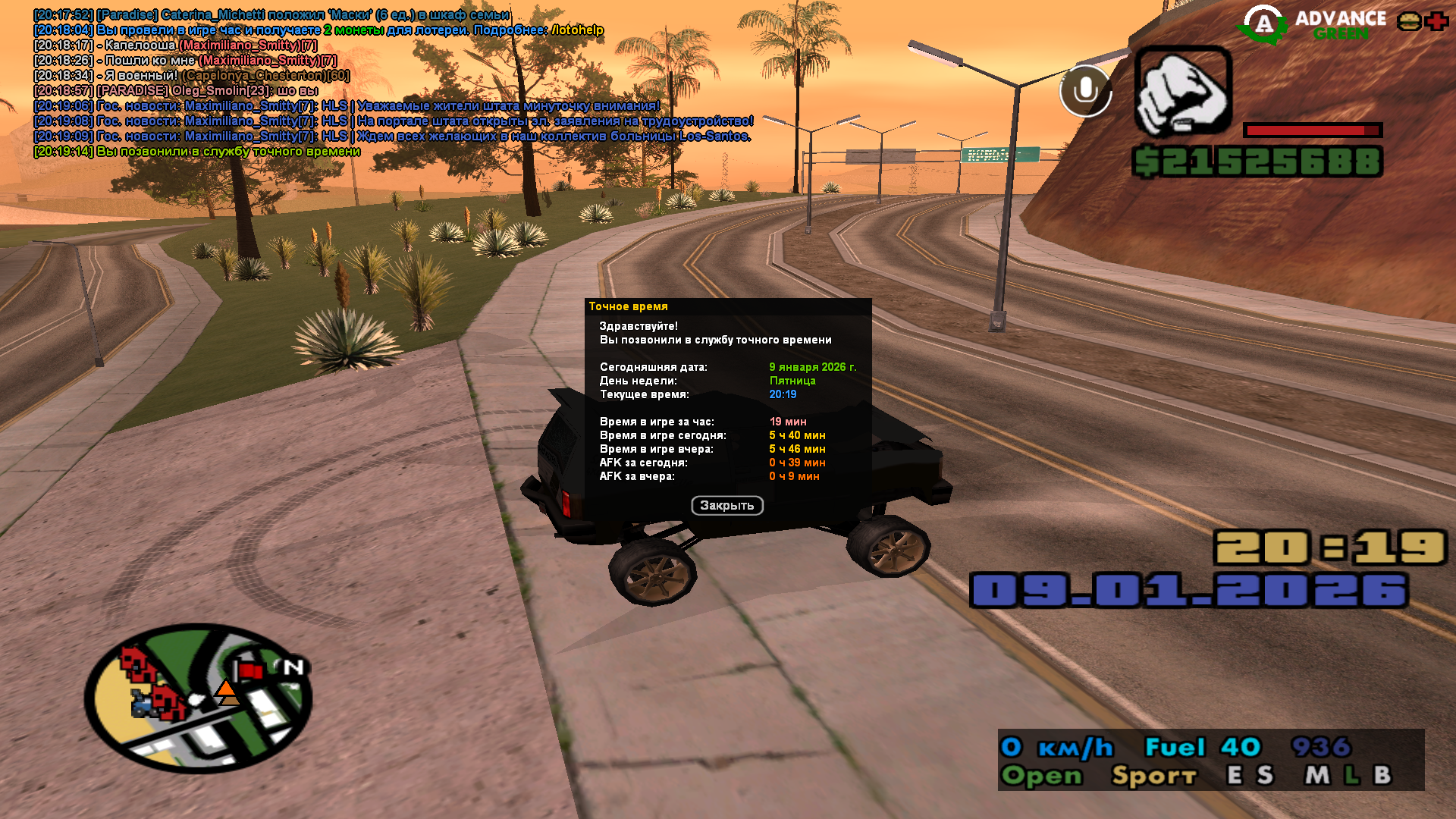The width and height of the screenshot is (1456, 819).
Task: Select the fist weapon icon
Action: click(1182, 92)
